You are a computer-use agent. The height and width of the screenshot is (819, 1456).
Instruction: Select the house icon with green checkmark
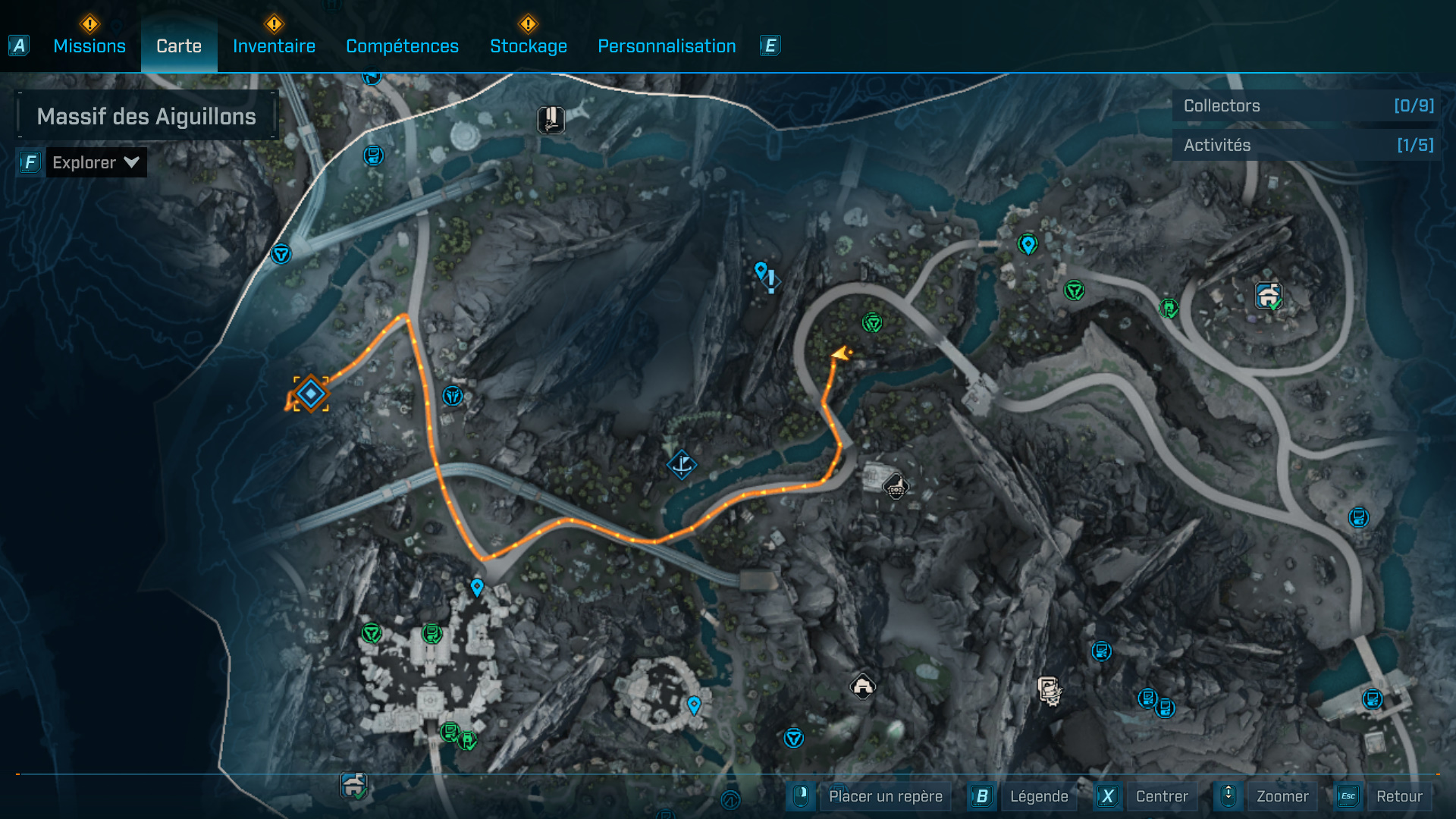coord(1268,295)
